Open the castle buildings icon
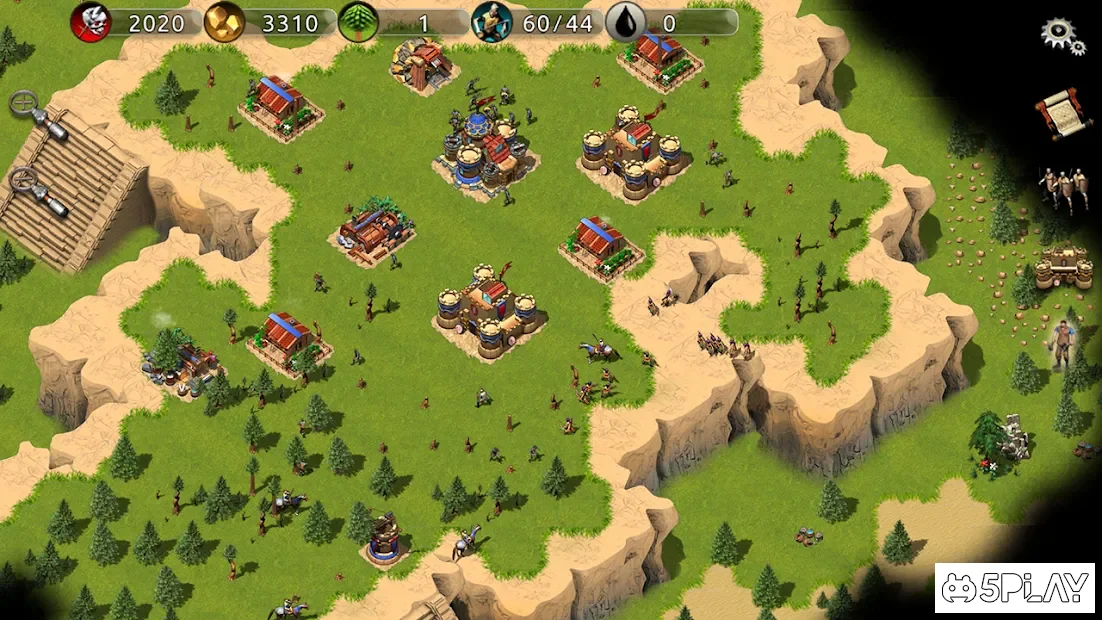 coord(1063,268)
